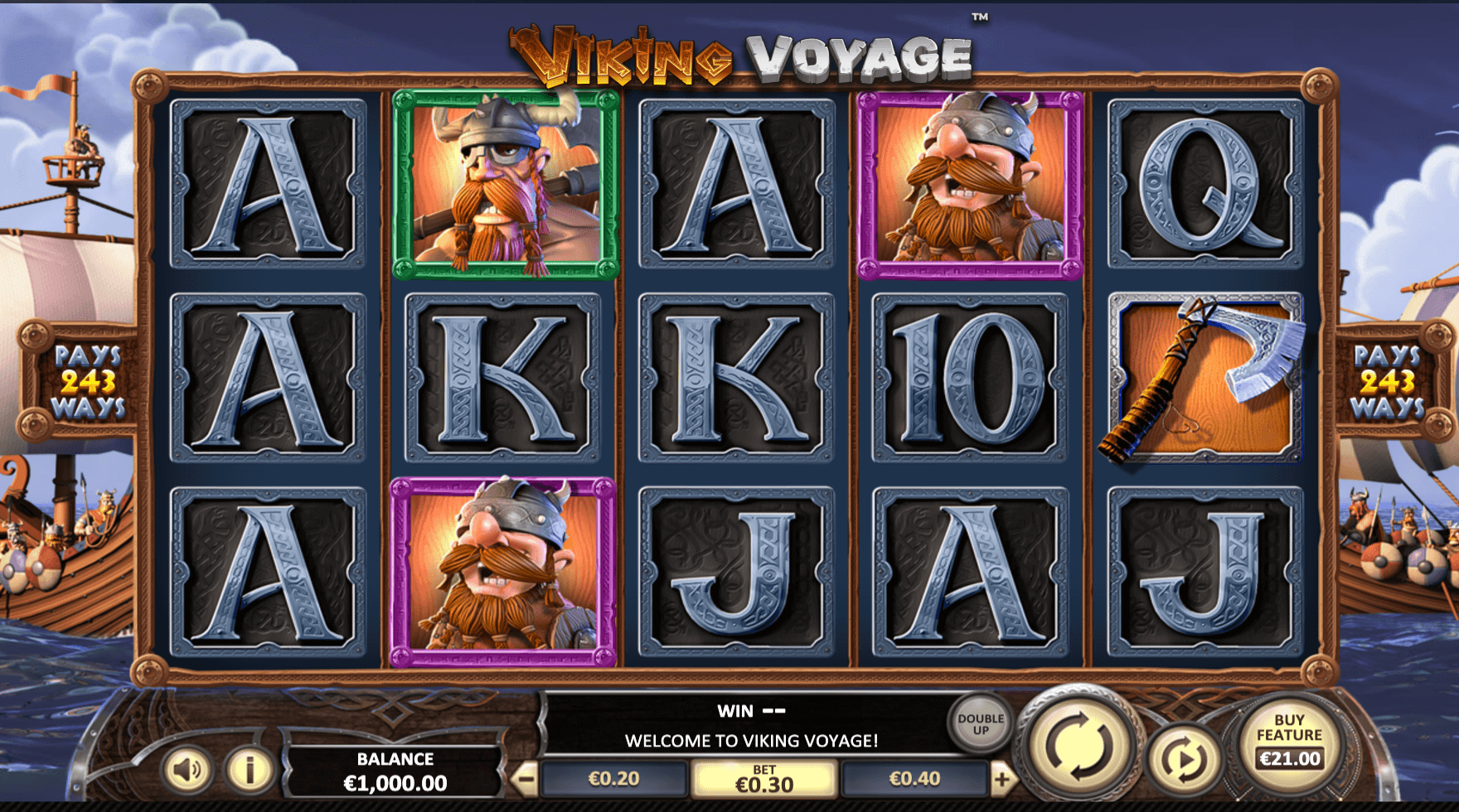The height and width of the screenshot is (812, 1459).
Task: Select the €0.20 bet option
Action: pos(613,779)
